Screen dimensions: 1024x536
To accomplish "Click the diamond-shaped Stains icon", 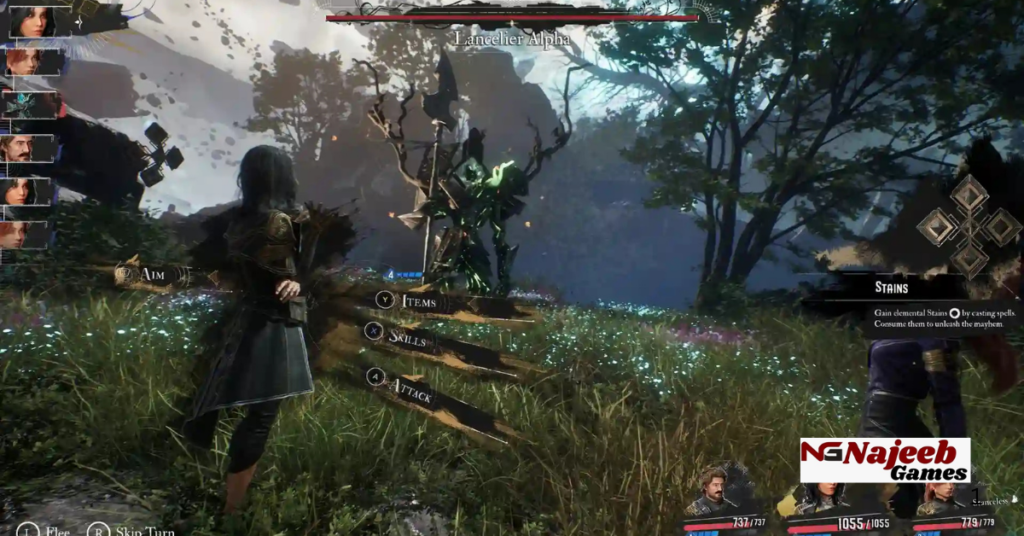I will pos(969,226).
